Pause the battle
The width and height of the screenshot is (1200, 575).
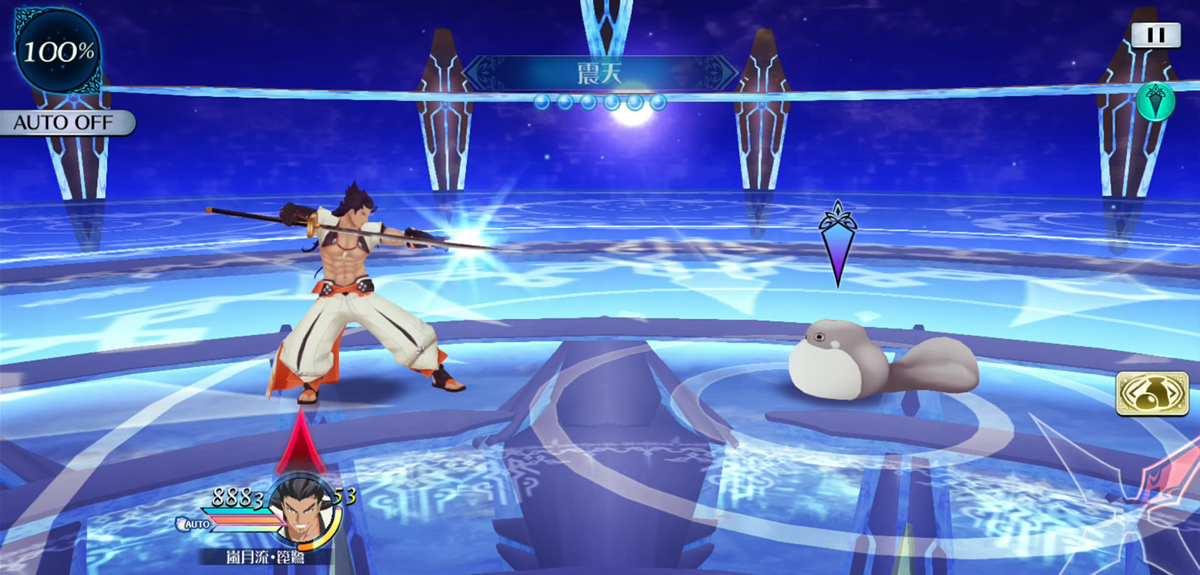pyautogui.click(x=1155, y=34)
